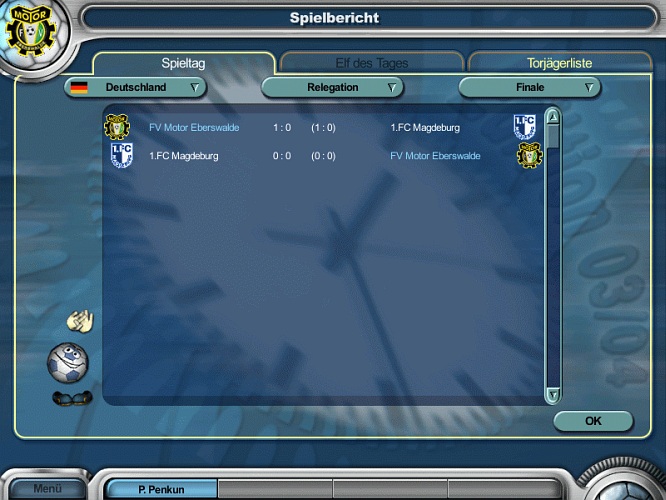Open the Menü button
The width and height of the screenshot is (666, 500).
(x=47, y=489)
